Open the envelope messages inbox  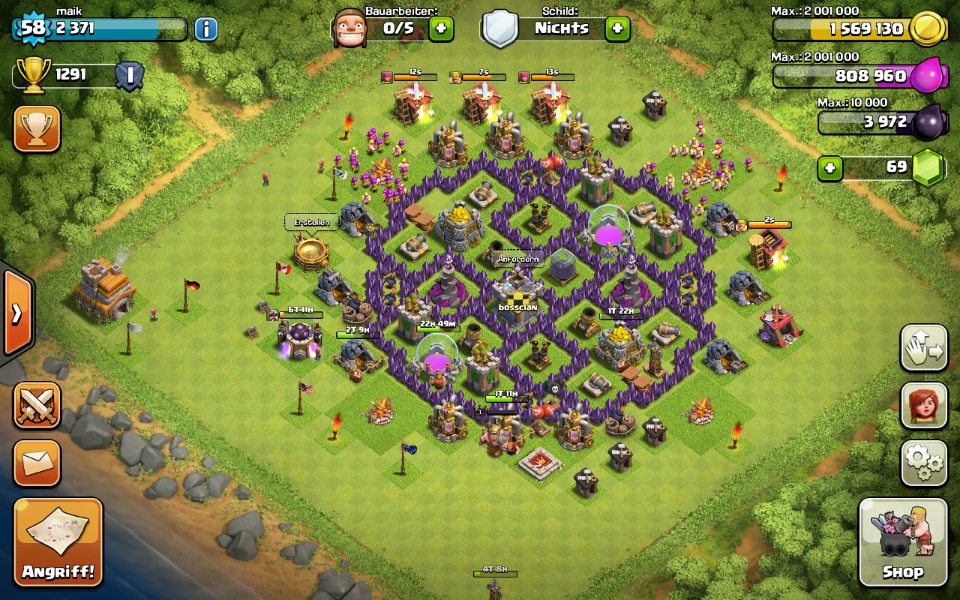tap(37, 463)
